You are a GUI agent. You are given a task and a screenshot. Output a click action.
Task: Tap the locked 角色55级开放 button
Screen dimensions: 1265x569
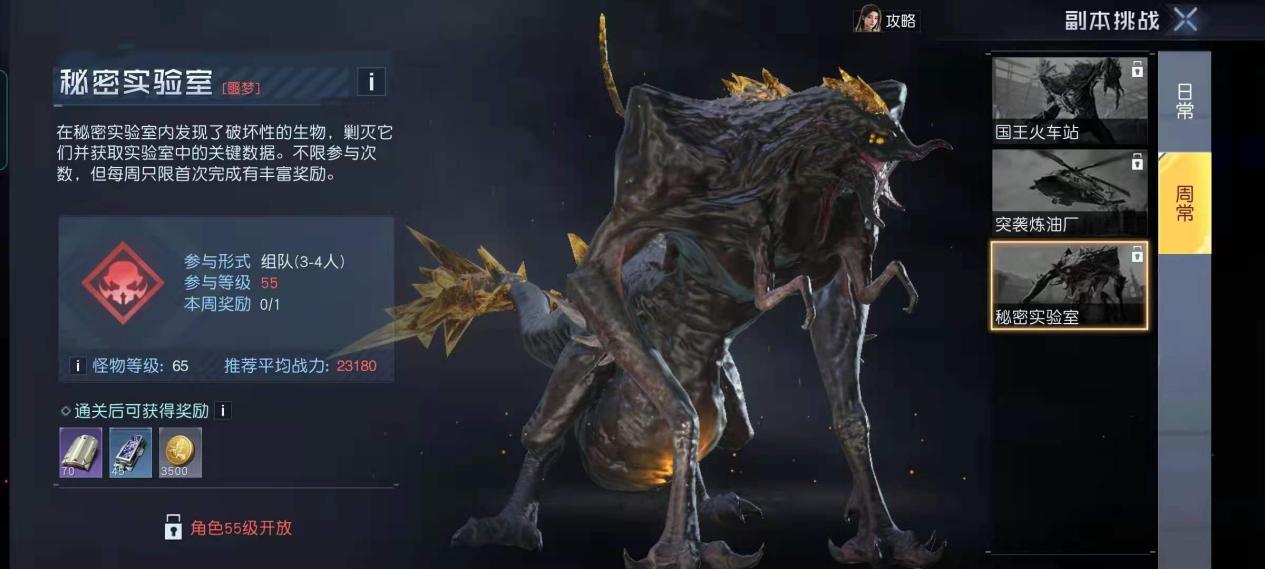click(228, 527)
